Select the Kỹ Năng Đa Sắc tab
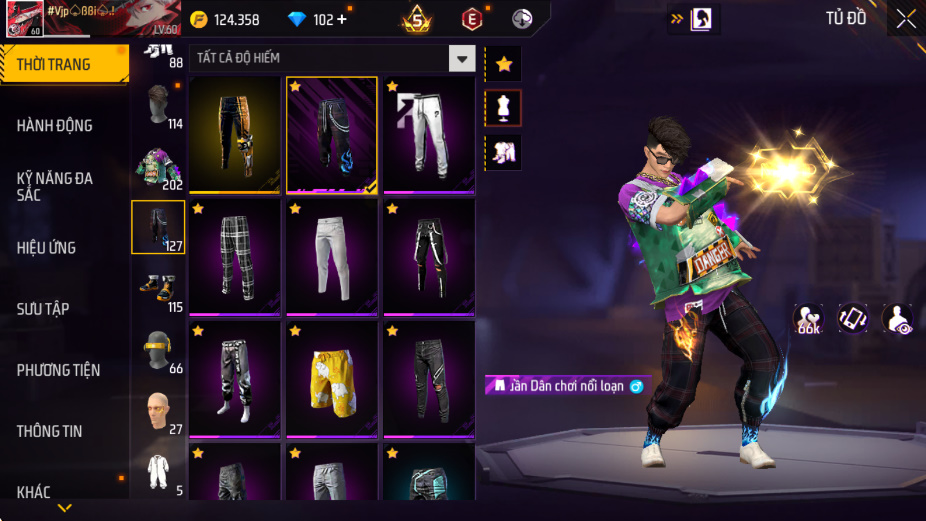The image size is (926, 521). 55,186
